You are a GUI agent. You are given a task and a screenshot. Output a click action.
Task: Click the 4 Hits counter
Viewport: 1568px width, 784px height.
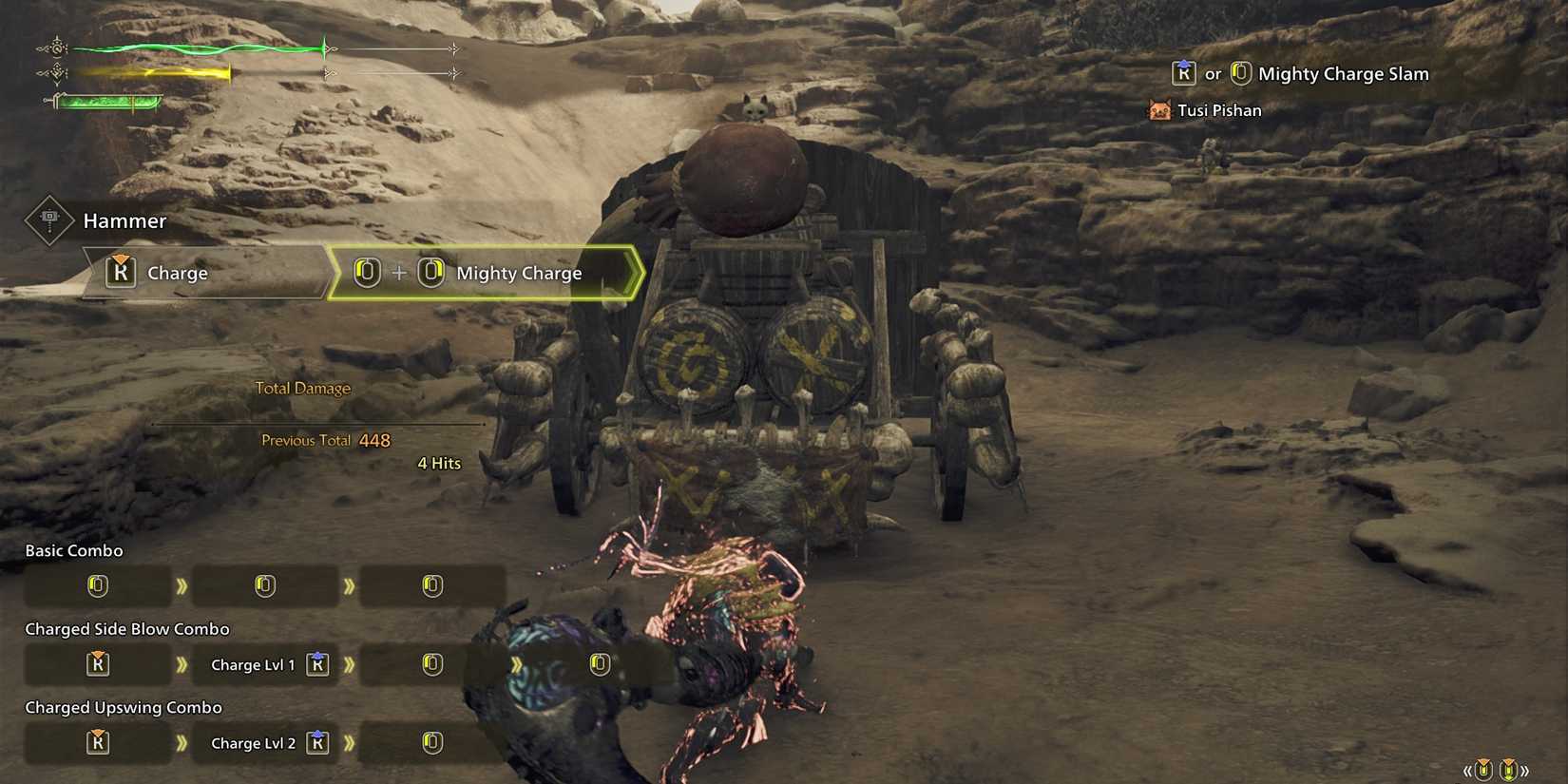pos(438,463)
